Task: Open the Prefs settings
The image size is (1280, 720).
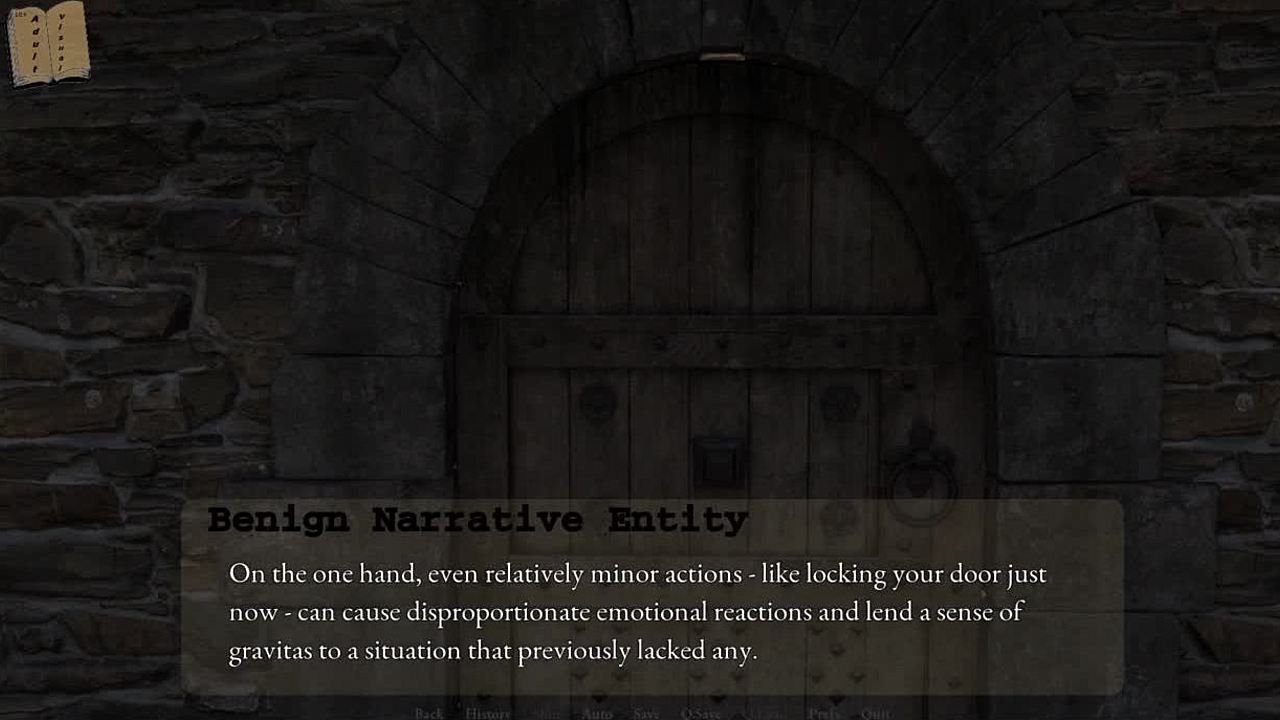Action: click(x=824, y=713)
